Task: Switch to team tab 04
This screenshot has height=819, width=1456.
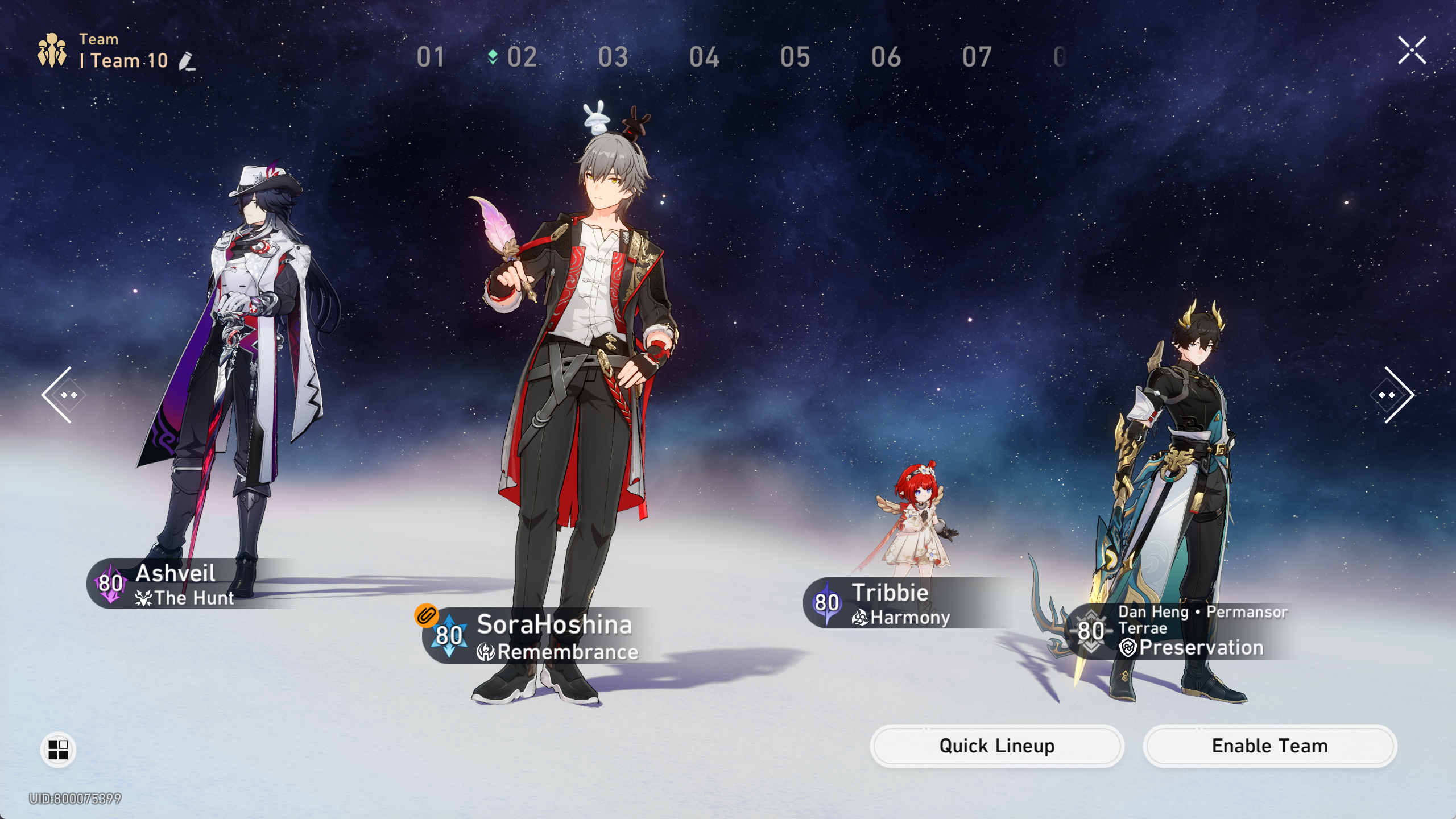Action: tap(704, 57)
